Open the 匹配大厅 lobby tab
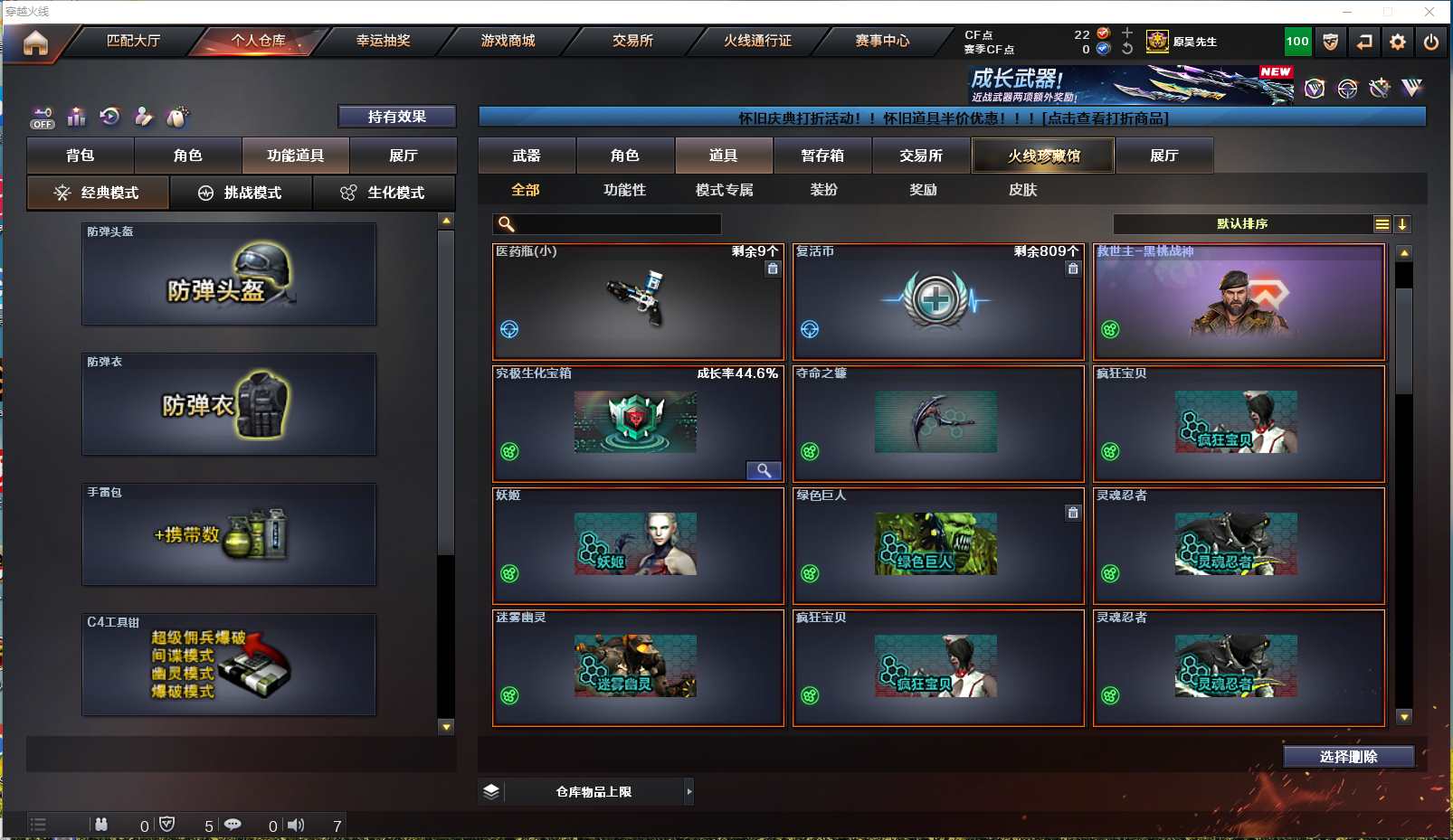Image resolution: width=1453 pixels, height=840 pixels. pyautogui.click(x=133, y=41)
